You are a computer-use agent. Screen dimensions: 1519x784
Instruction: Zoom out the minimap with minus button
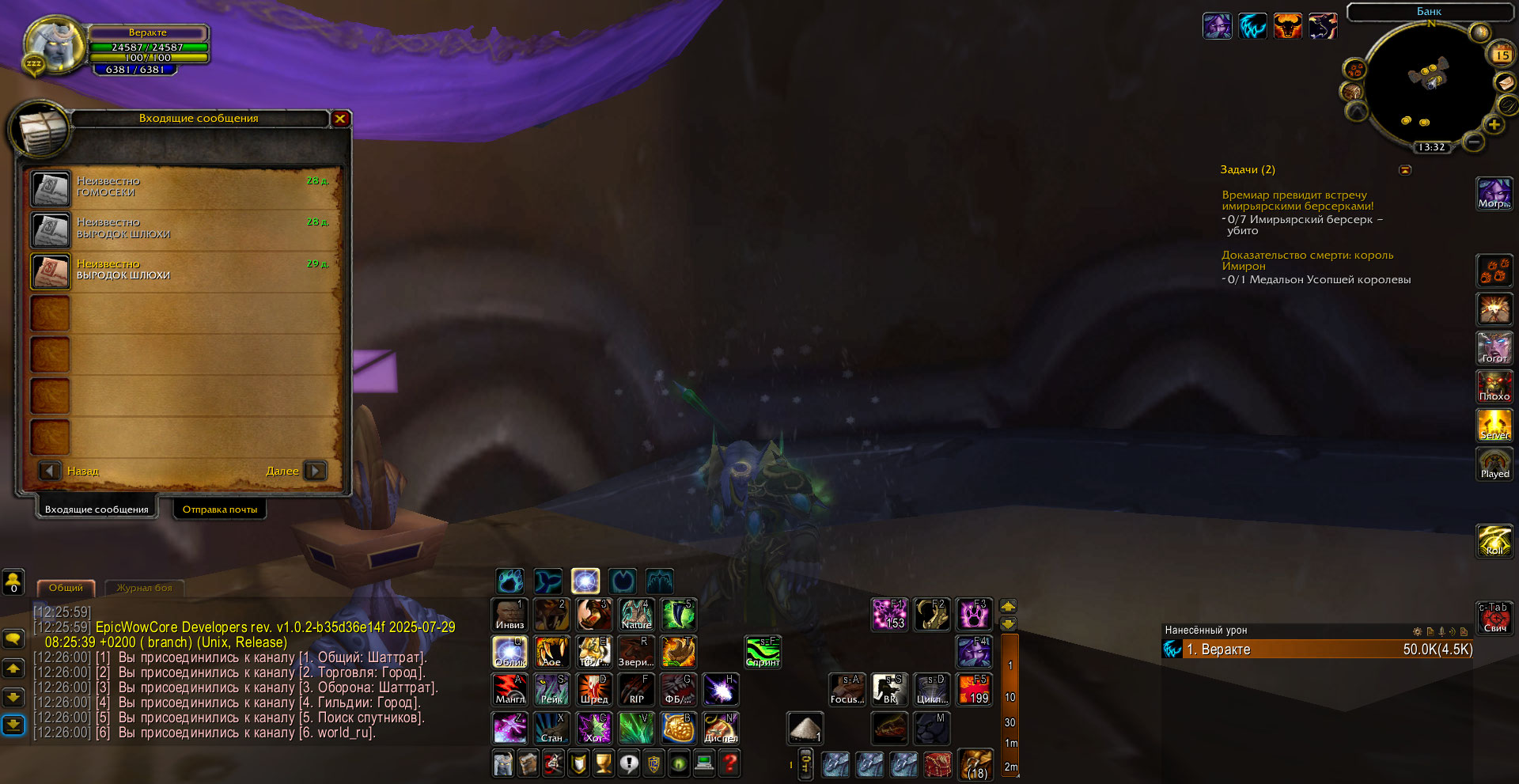(x=1473, y=142)
